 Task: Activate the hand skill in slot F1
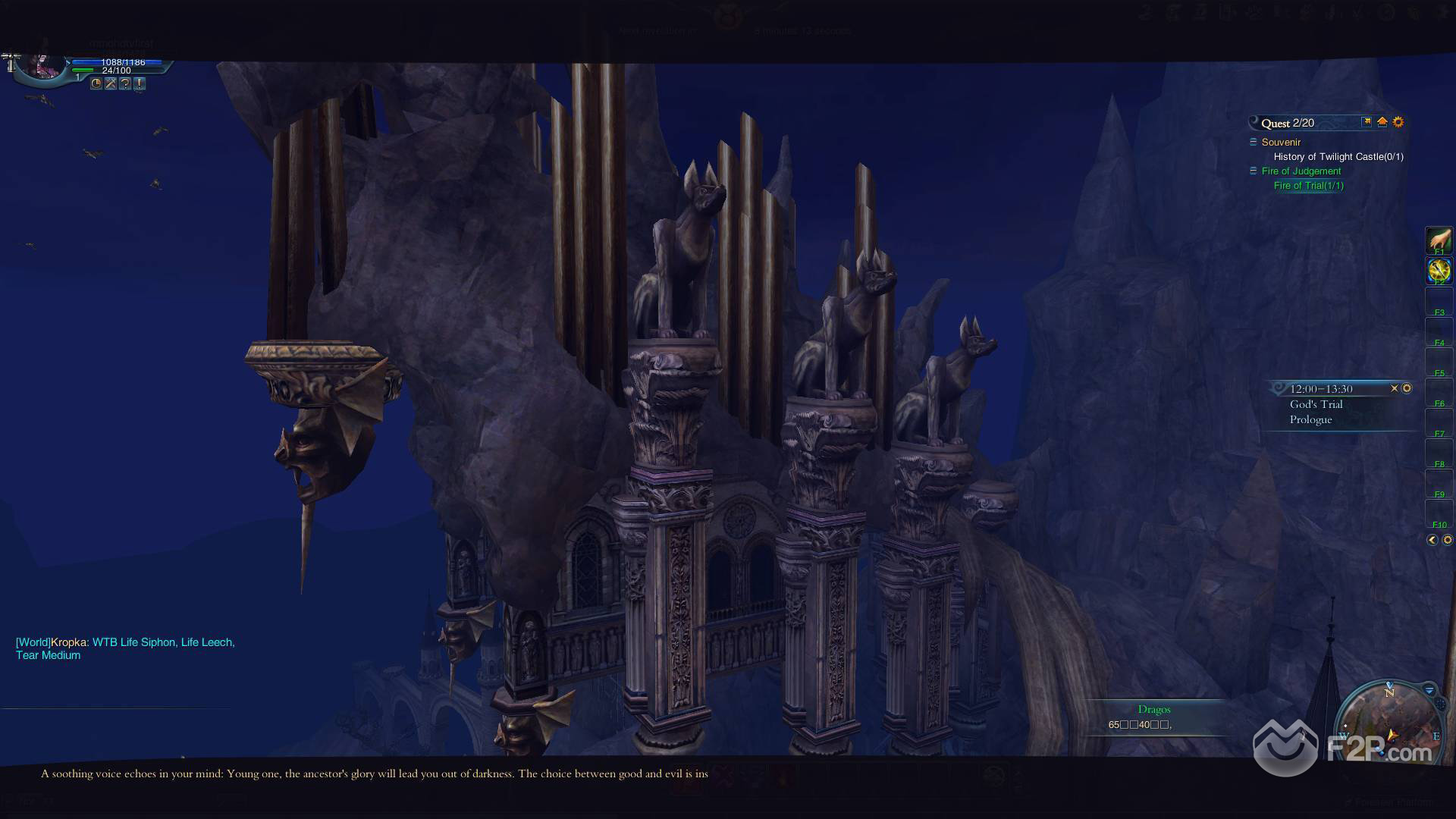[1439, 240]
